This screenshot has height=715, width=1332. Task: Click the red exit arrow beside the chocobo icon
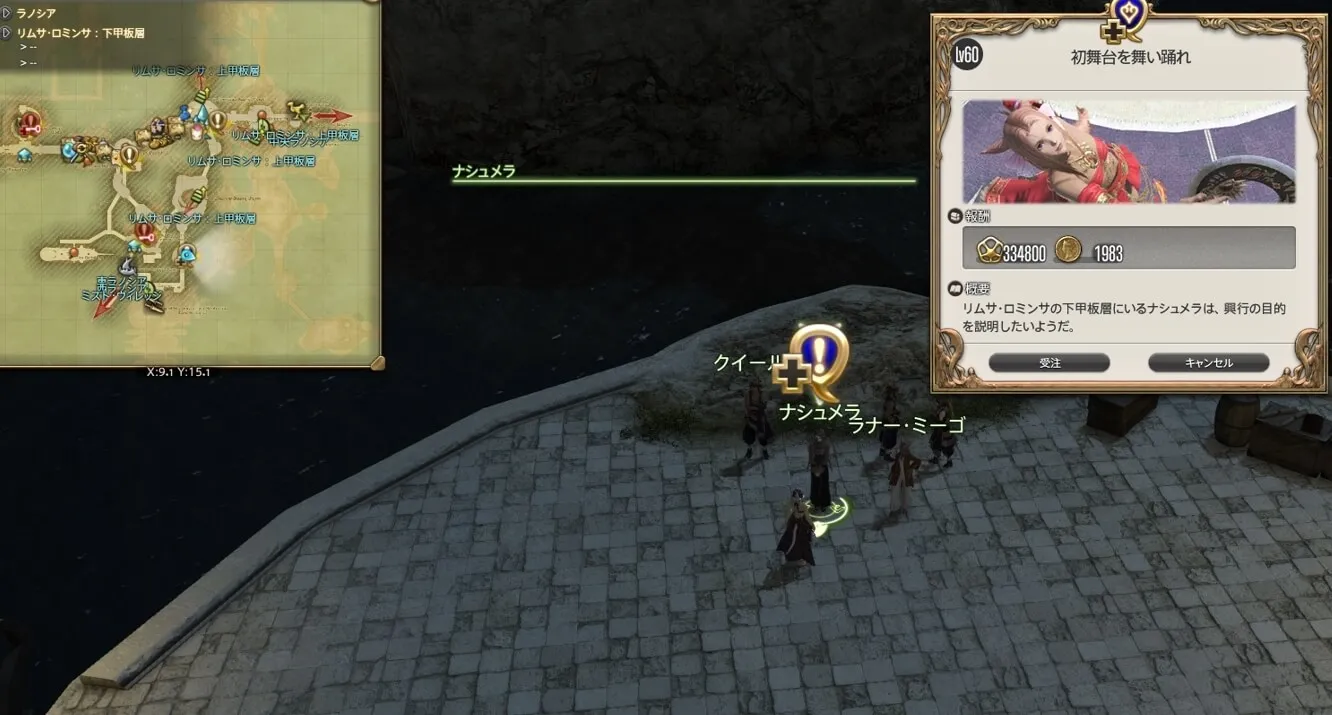click(334, 116)
